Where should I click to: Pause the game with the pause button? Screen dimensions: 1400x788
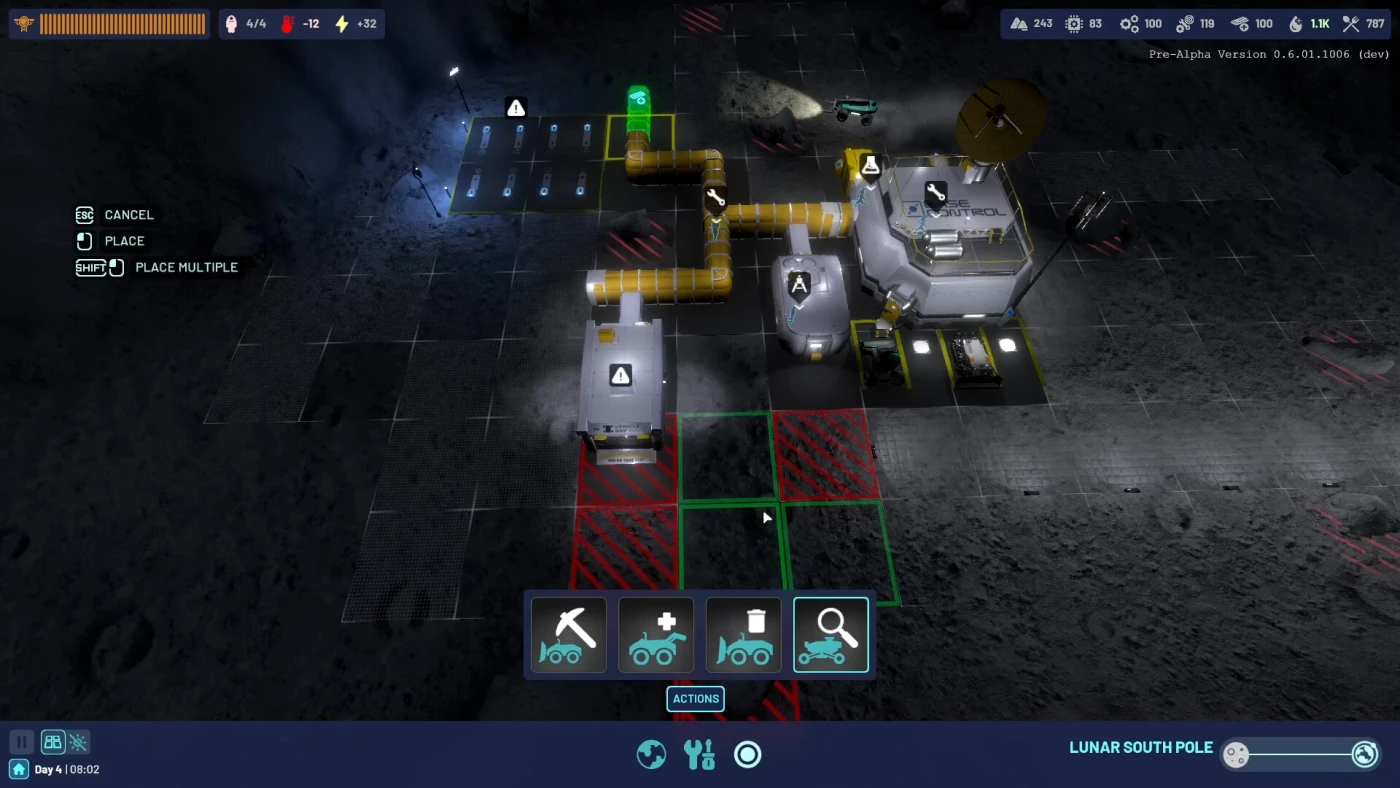pyautogui.click(x=21, y=742)
